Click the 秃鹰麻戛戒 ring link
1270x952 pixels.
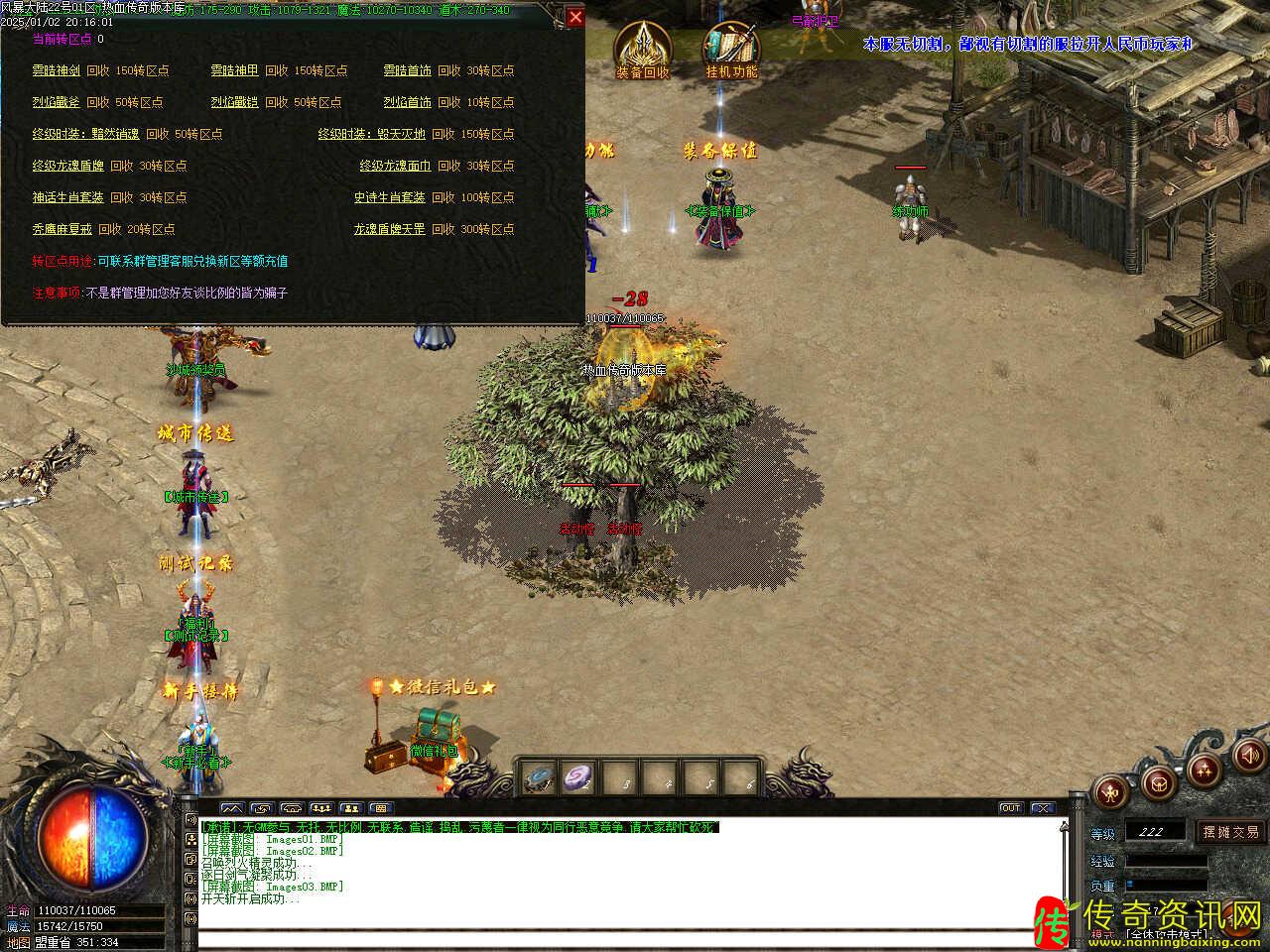pos(62,230)
